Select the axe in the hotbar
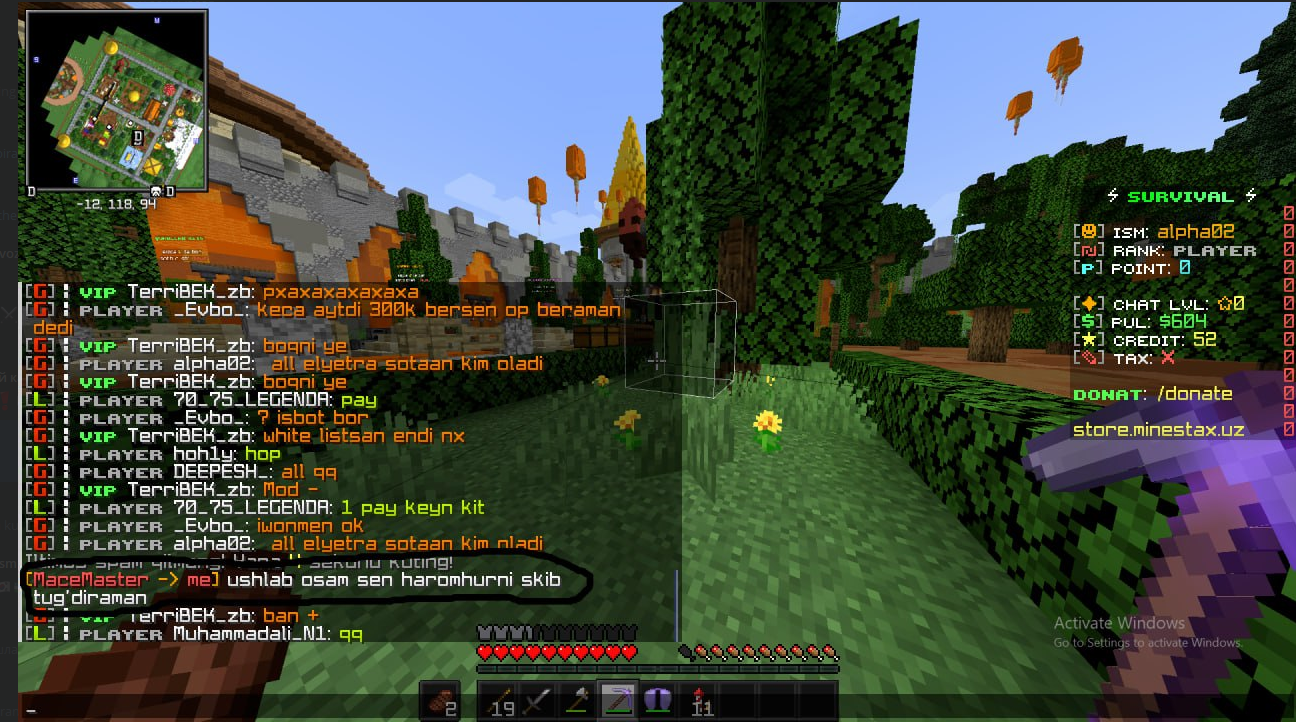The width and height of the screenshot is (1296, 722). coord(578,700)
